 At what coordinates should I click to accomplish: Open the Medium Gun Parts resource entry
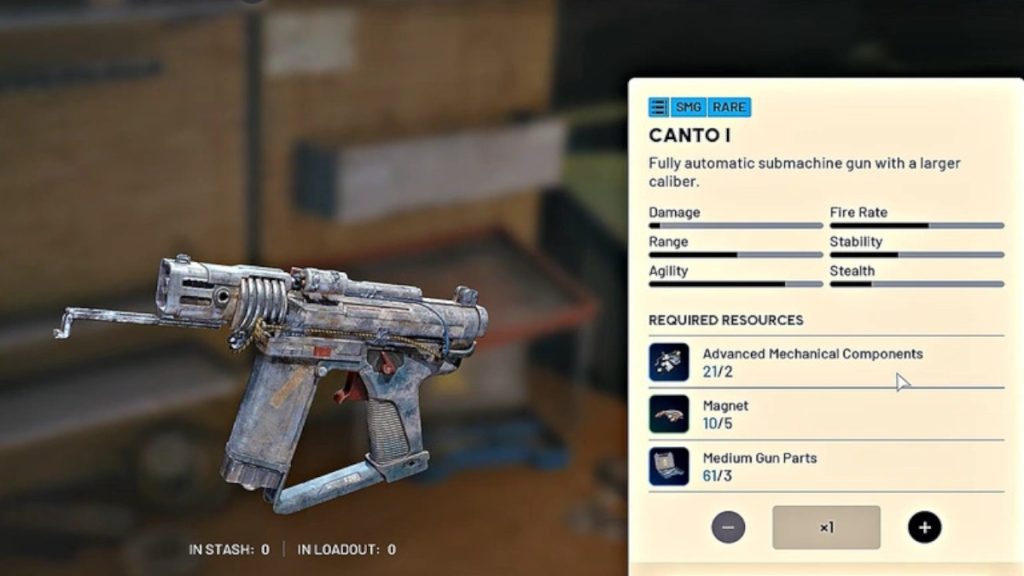pyautogui.click(x=825, y=466)
